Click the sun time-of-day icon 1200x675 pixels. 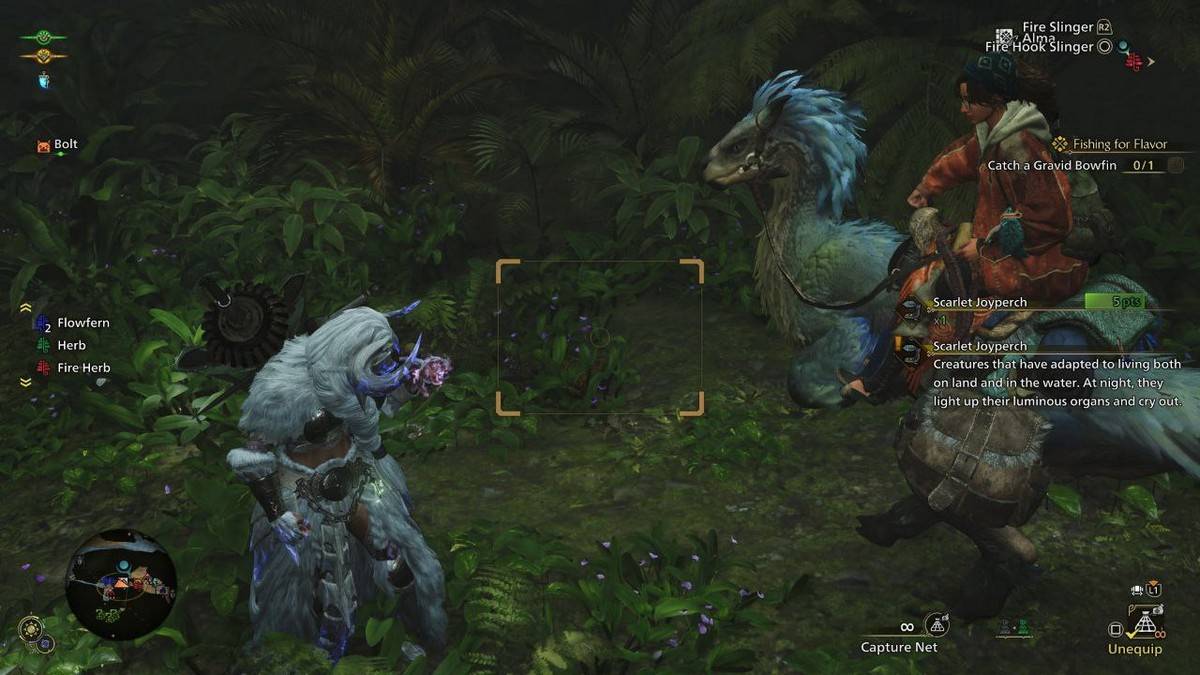pos(30,629)
